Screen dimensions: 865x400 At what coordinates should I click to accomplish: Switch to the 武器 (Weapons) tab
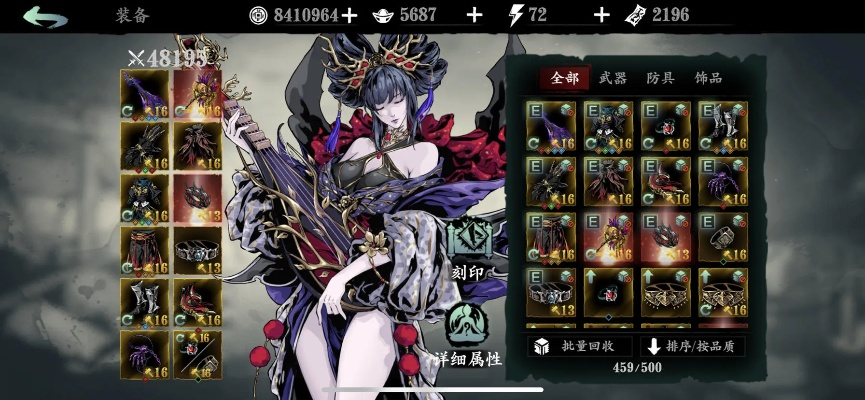pyautogui.click(x=613, y=78)
